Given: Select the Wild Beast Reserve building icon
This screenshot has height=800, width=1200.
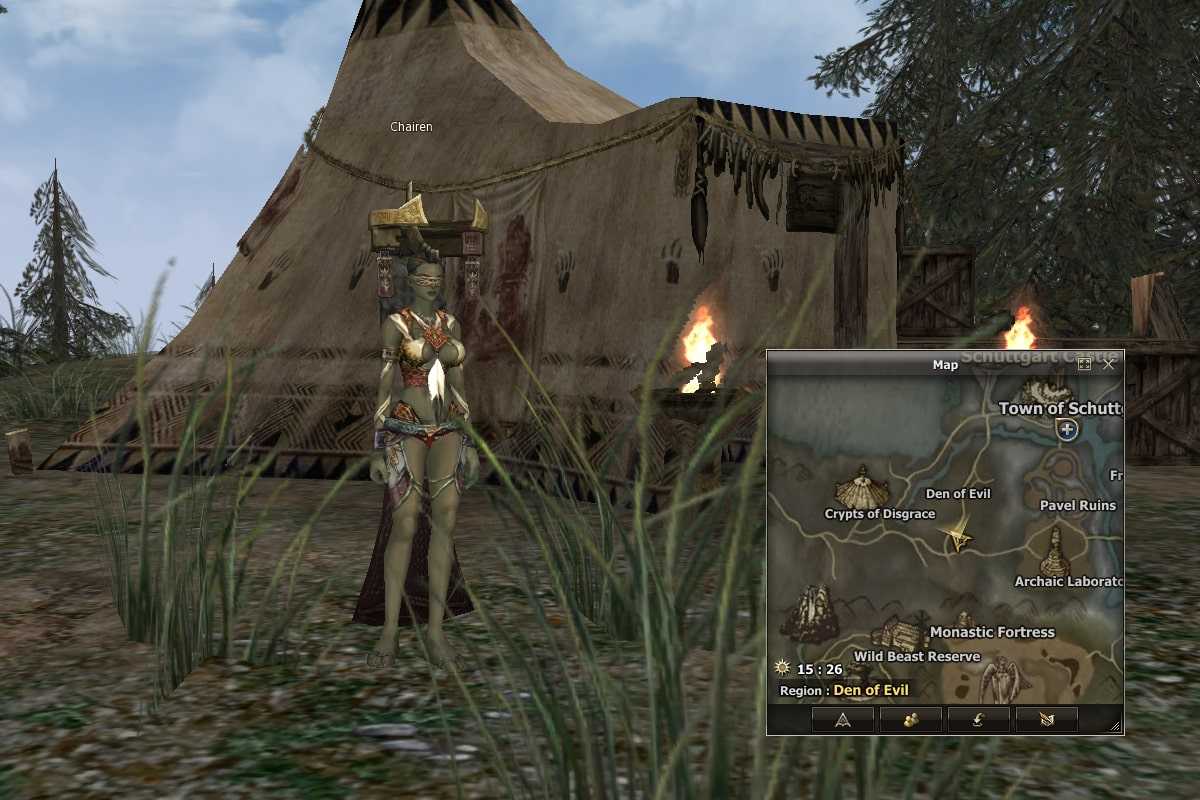Looking at the screenshot, I should pyautogui.click(x=897, y=634).
